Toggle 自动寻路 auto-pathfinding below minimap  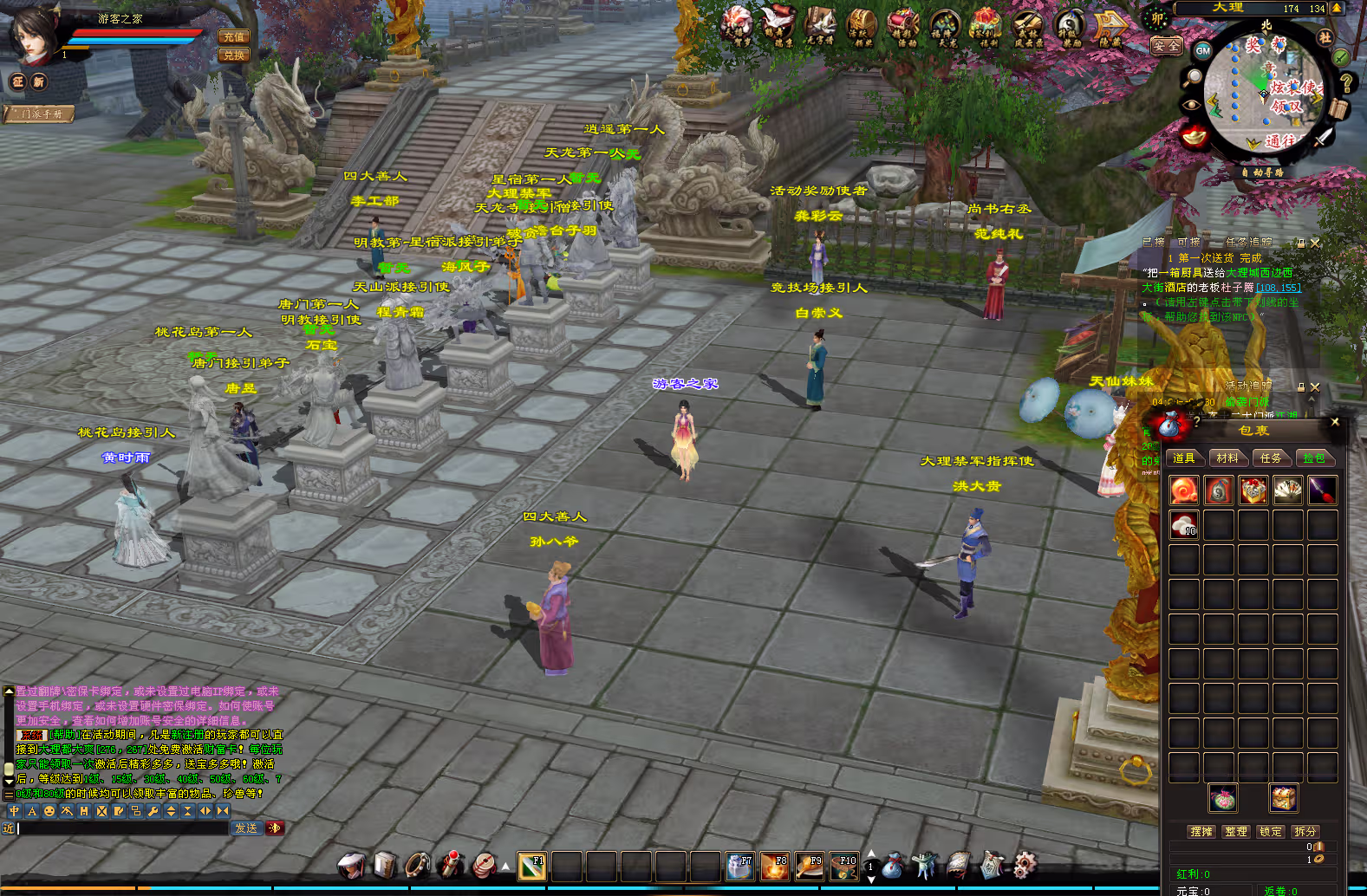pos(1262,172)
